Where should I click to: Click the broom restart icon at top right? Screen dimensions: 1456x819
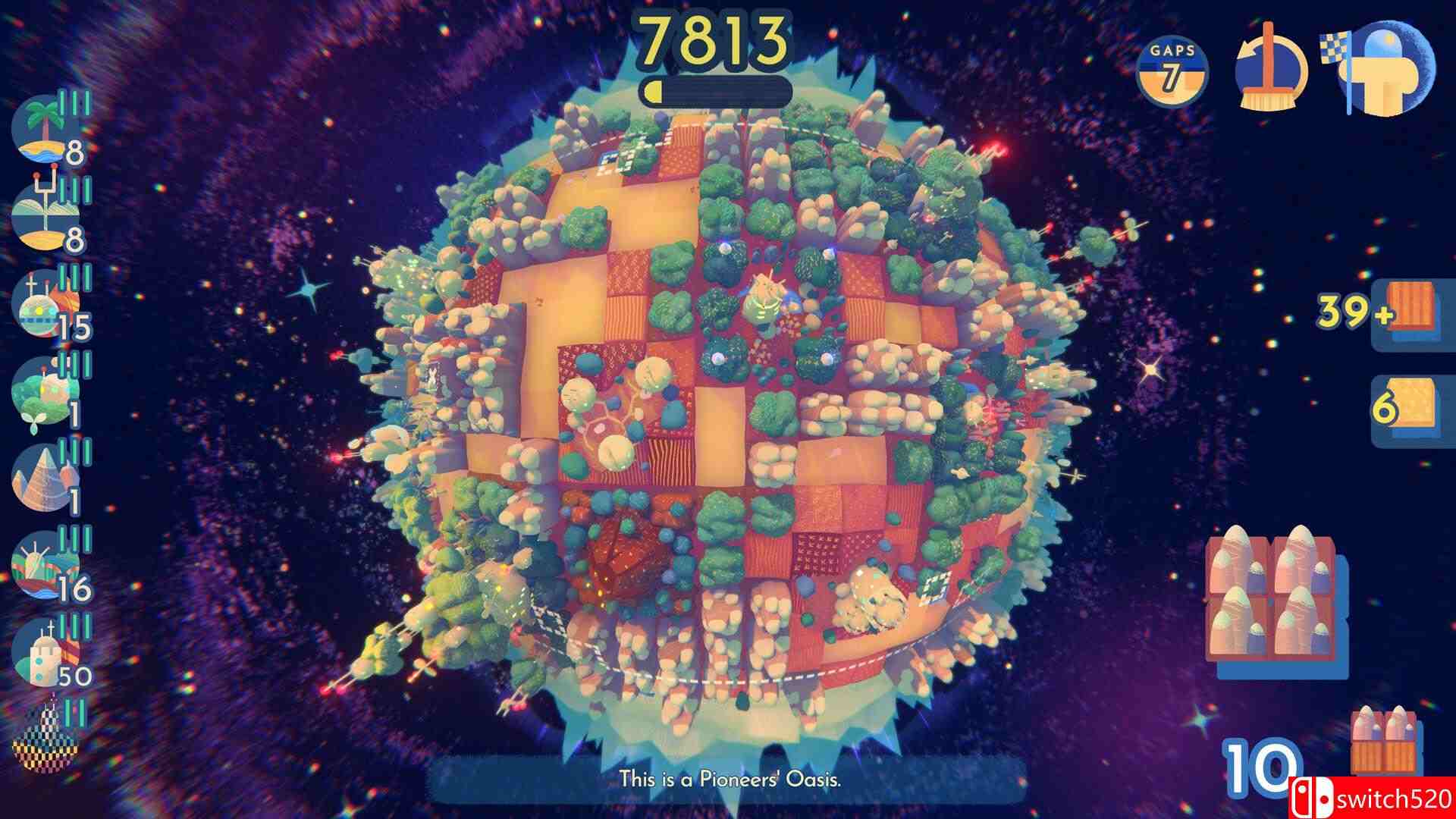click(x=1269, y=71)
